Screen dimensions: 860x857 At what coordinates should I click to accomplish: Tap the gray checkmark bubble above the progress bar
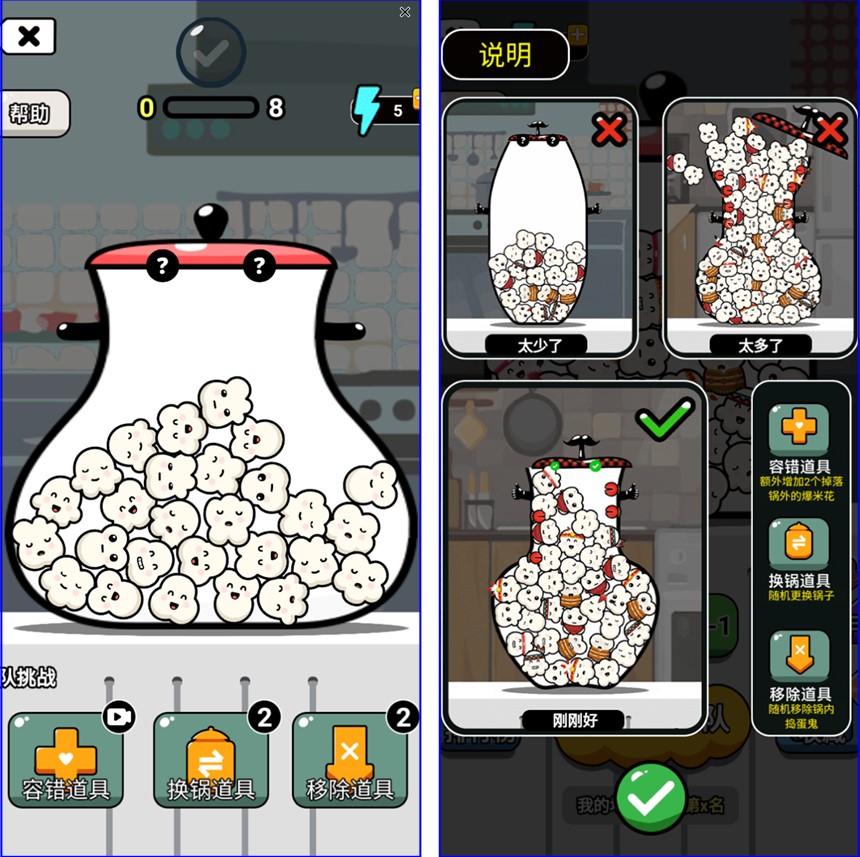(x=210, y=53)
